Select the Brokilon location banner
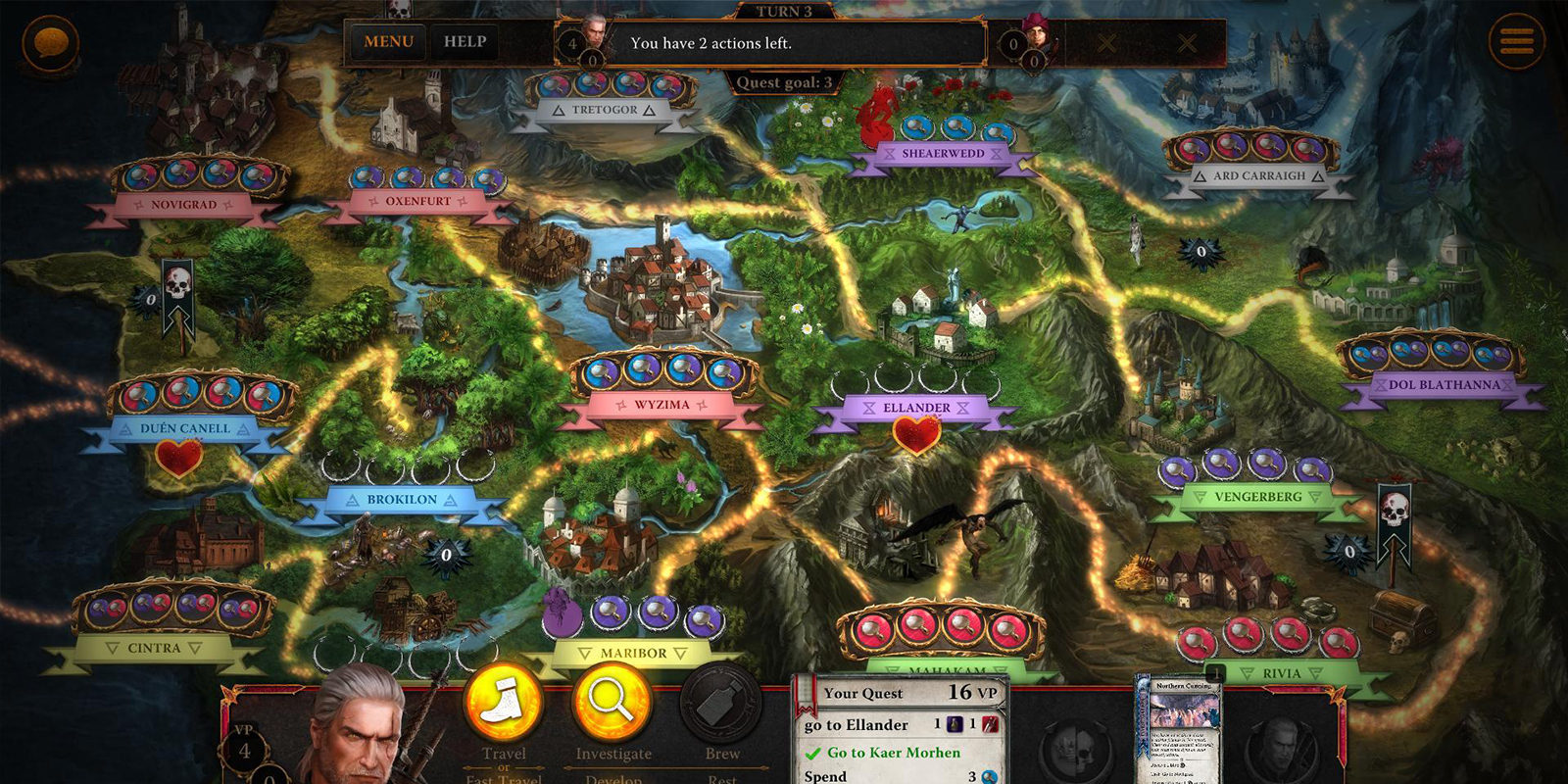Image resolution: width=1568 pixels, height=784 pixels. [x=402, y=500]
